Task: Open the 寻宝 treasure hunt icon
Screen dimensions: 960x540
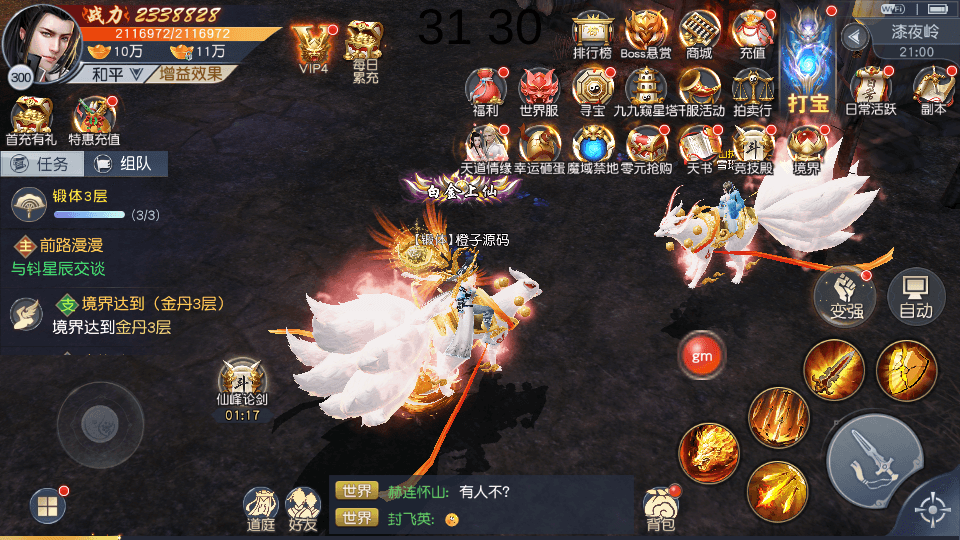Action: click(x=592, y=92)
